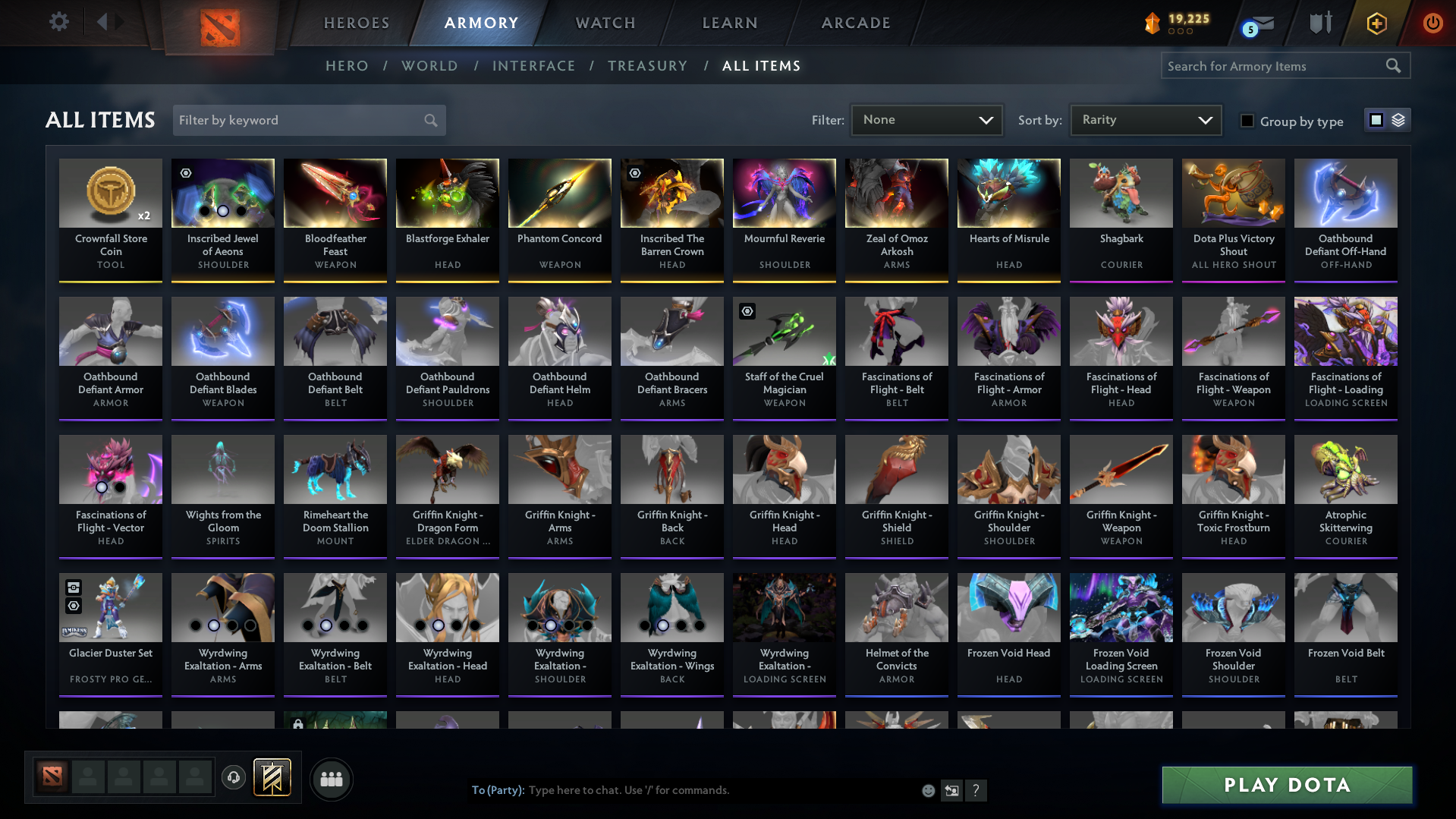Open voice chat headset icon near party slots
The height and width of the screenshot is (819, 1456).
[234, 778]
